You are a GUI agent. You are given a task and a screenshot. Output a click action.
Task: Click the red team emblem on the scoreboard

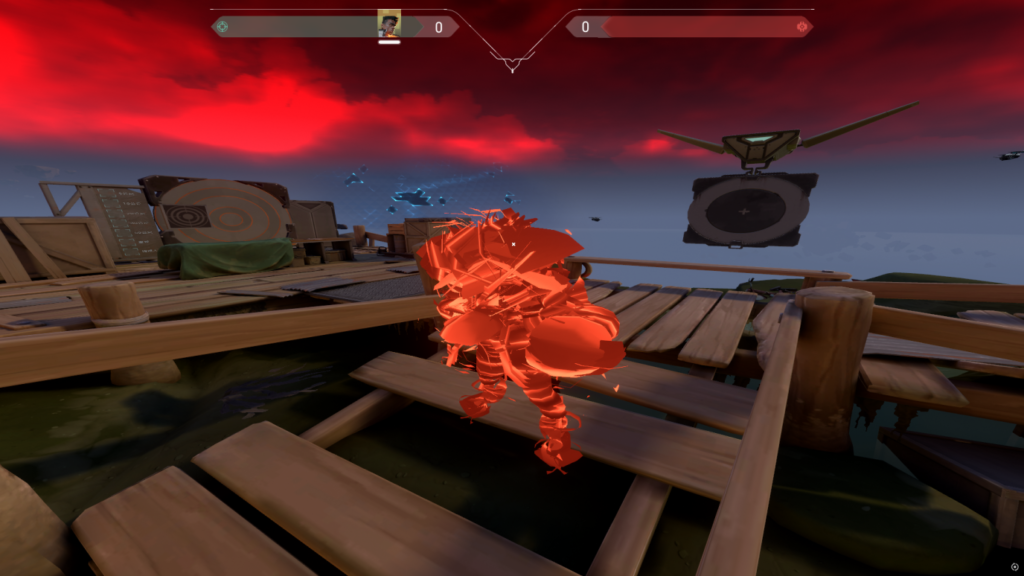[801, 27]
